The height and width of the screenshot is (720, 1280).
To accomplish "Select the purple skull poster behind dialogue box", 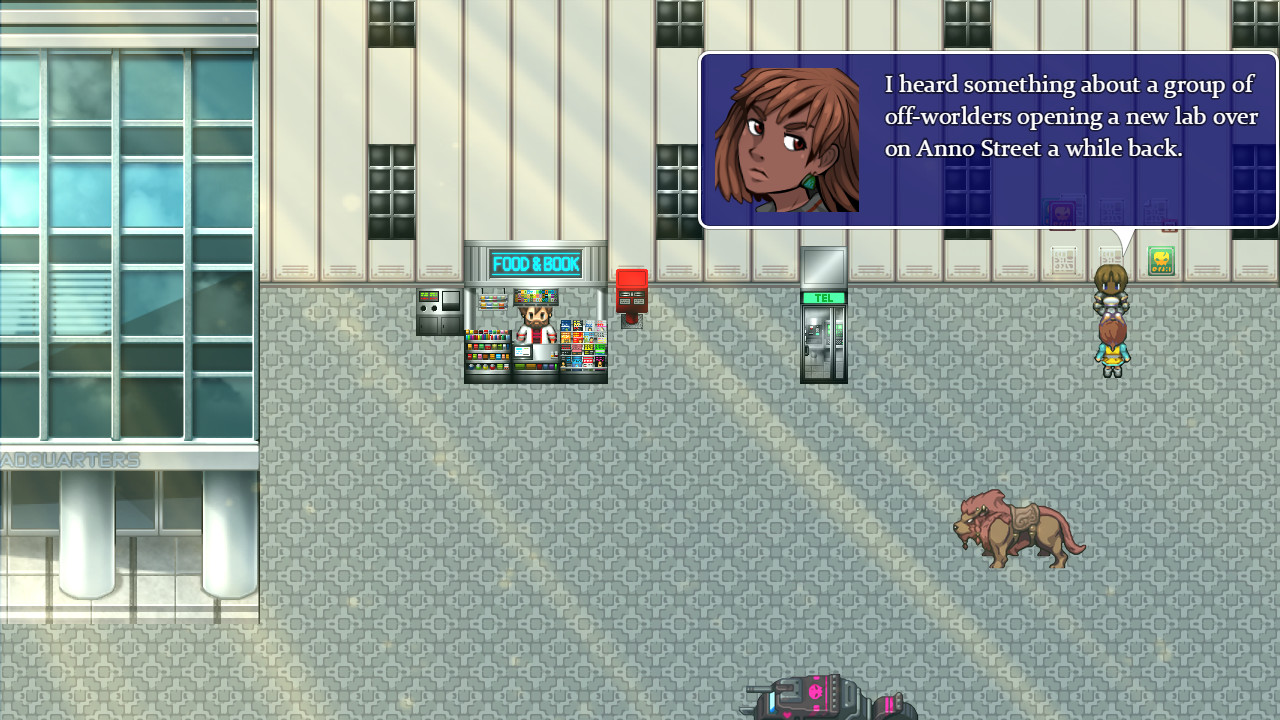I will pyautogui.click(x=1062, y=212).
